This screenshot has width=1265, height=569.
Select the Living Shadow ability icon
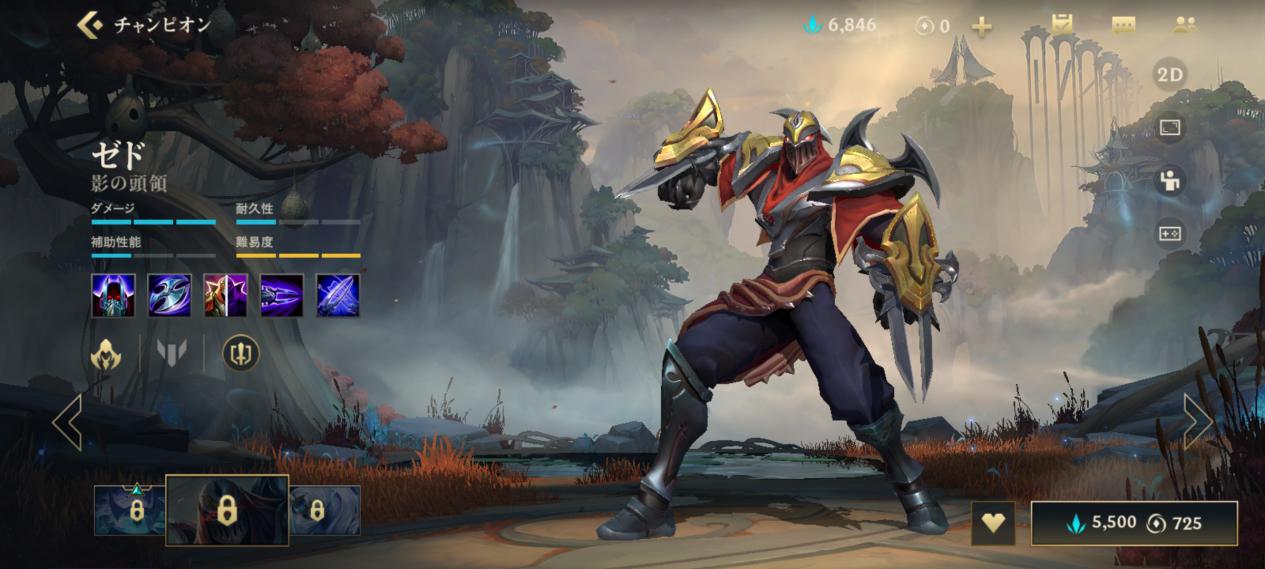226,296
